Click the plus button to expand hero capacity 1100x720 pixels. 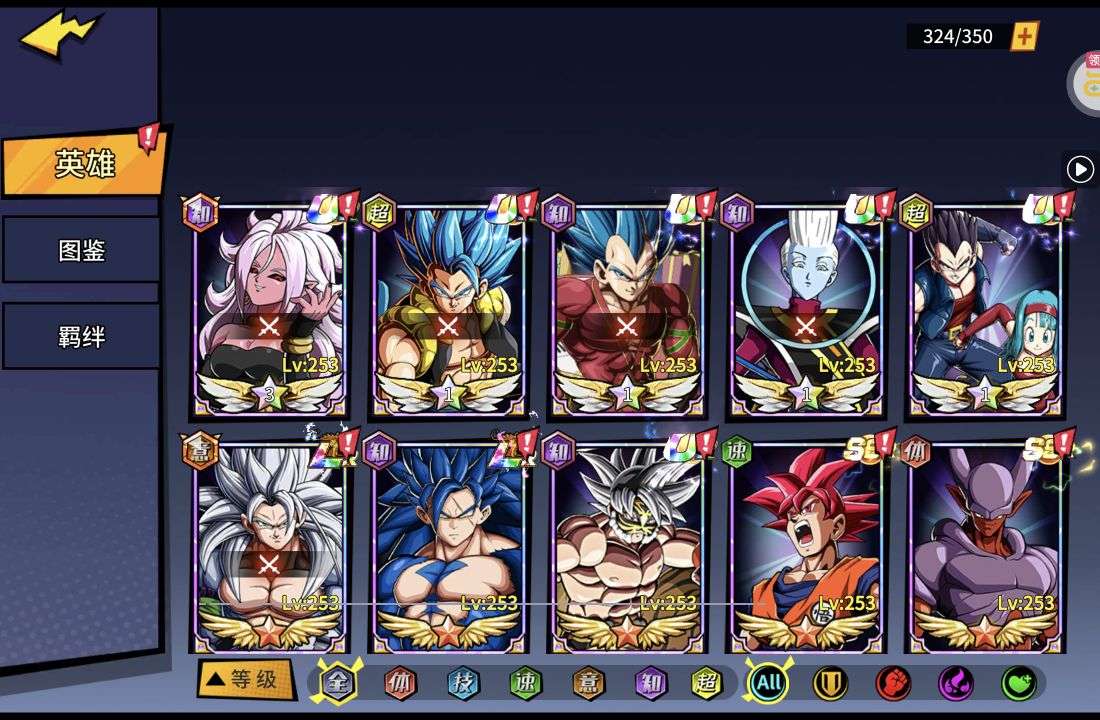1025,37
